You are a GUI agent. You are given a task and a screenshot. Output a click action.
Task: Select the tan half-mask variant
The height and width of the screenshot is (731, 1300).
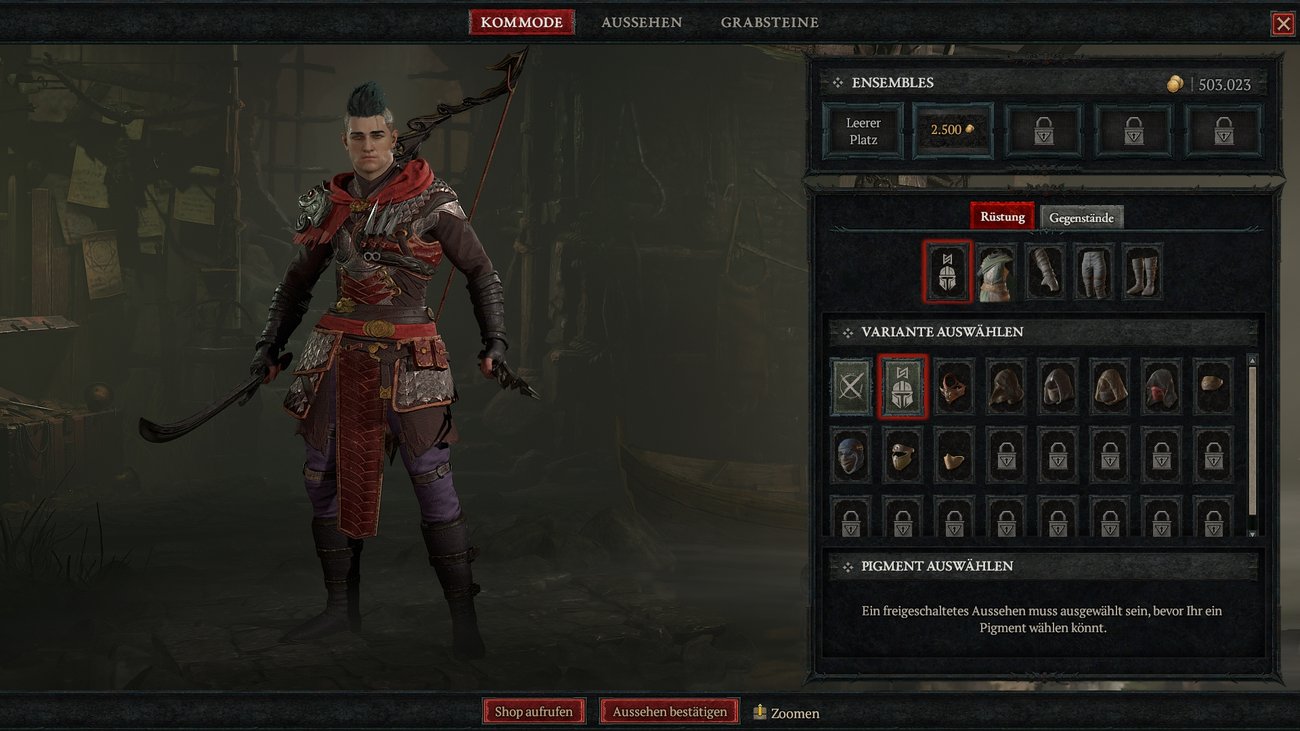(953, 456)
